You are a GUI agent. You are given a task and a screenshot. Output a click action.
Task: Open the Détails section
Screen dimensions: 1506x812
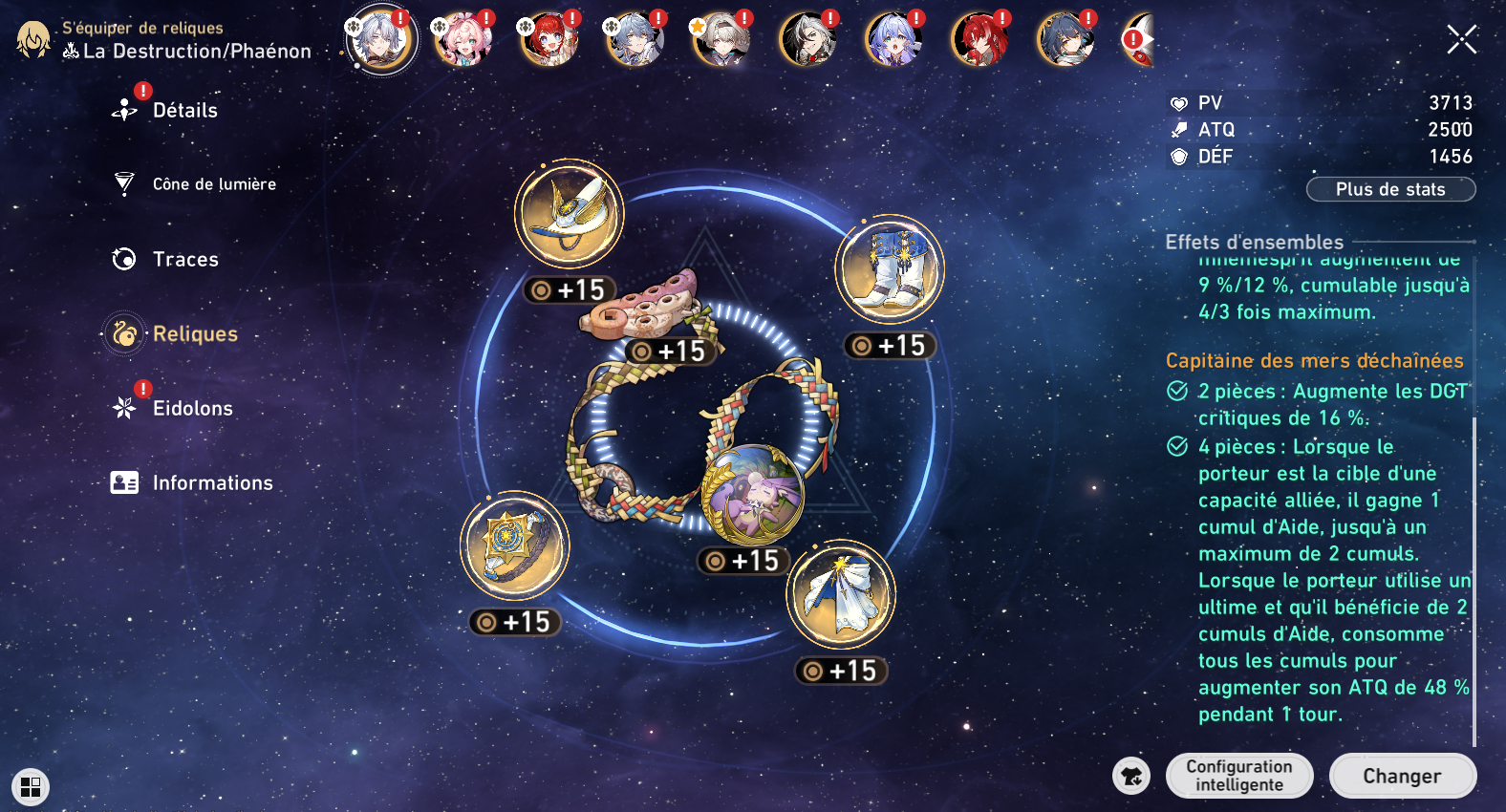click(184, 111)
